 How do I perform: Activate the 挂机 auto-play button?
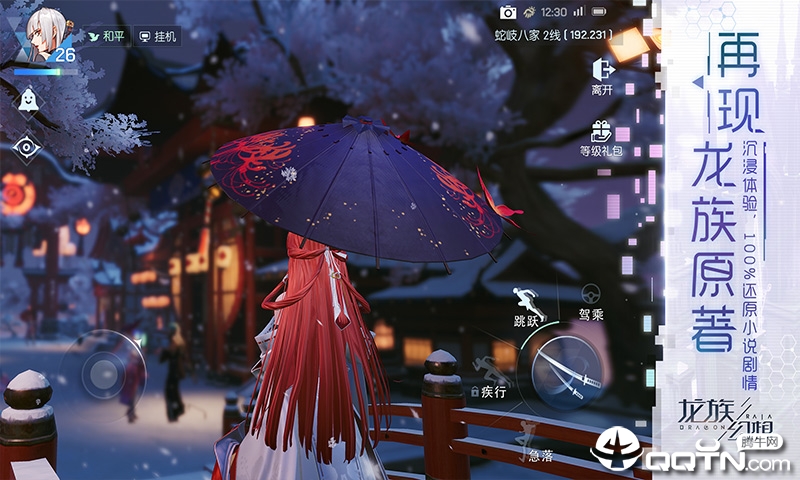158,36
